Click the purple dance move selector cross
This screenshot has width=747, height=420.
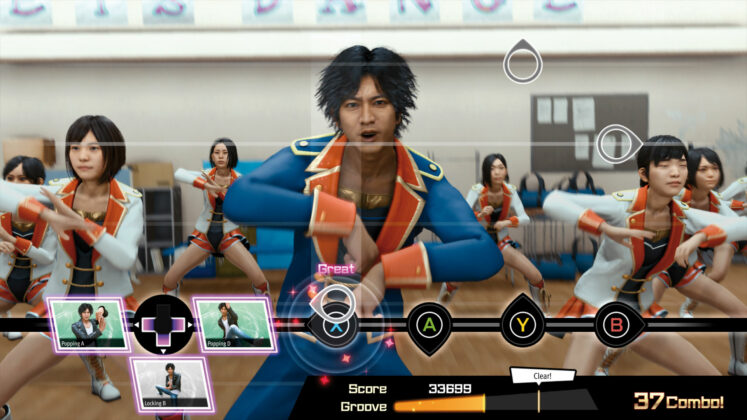[163, 325]
